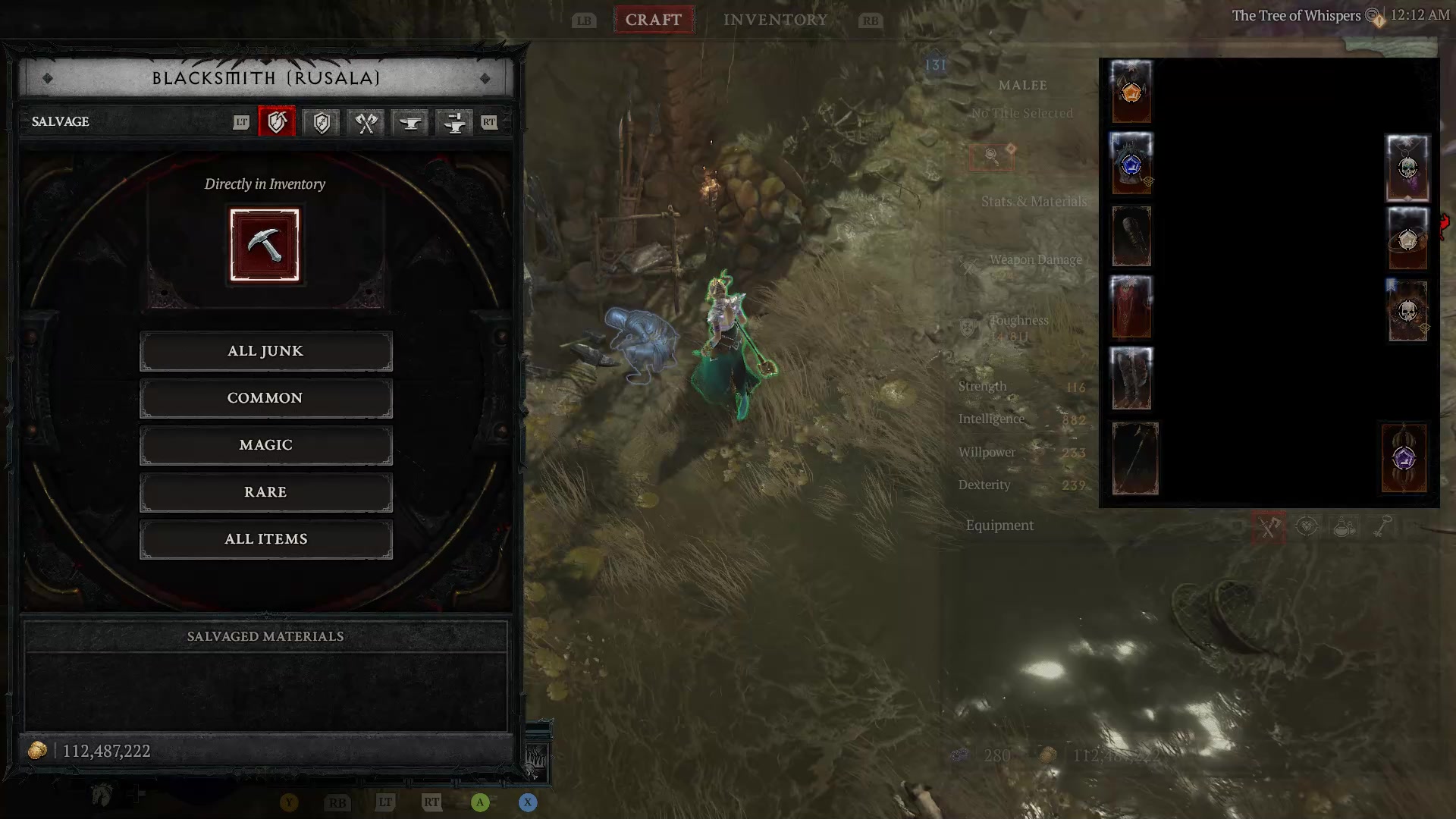Image resolution: width=1456 pixels, height=819 pixels.
Task: Toggle the RT tab bumper in the blacksmith menu
Action: pyautogui.click(x=489, y=122)
